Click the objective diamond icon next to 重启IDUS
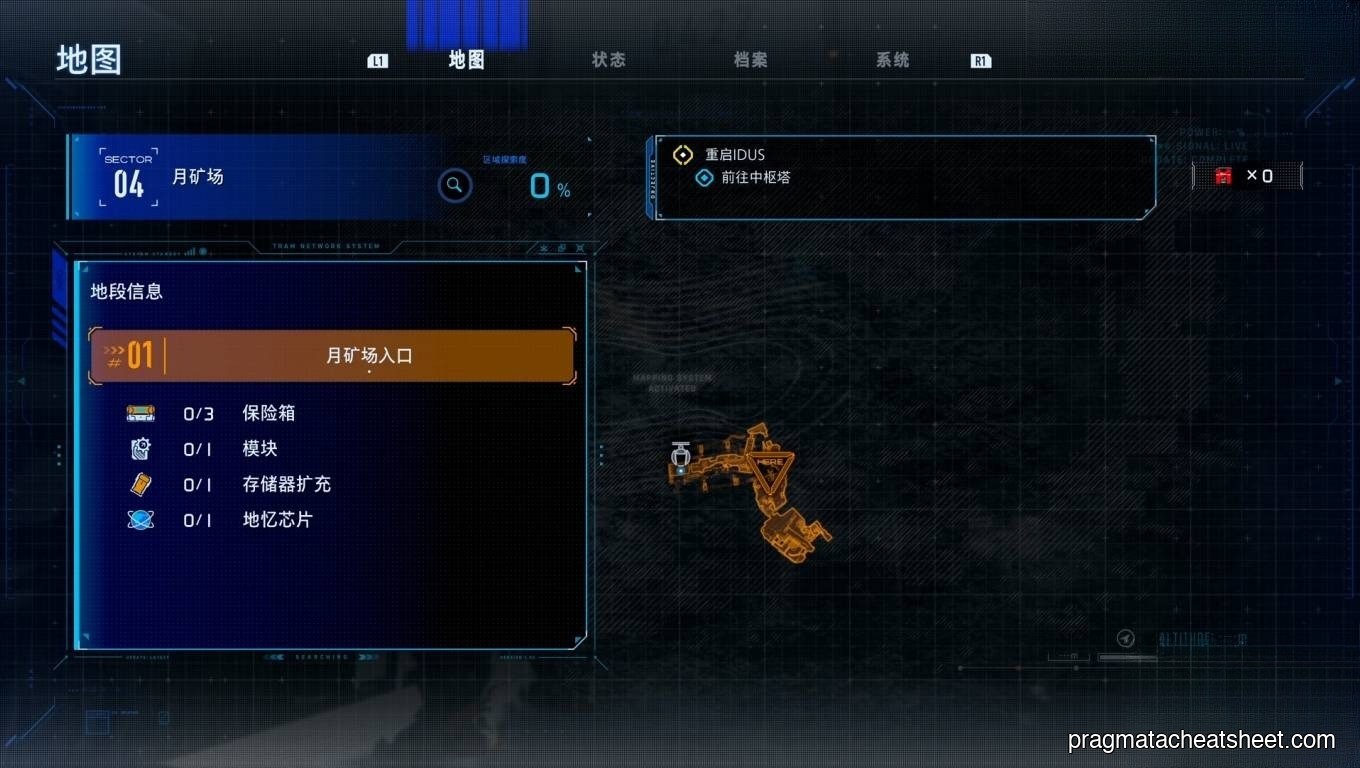 click(683, 154)
